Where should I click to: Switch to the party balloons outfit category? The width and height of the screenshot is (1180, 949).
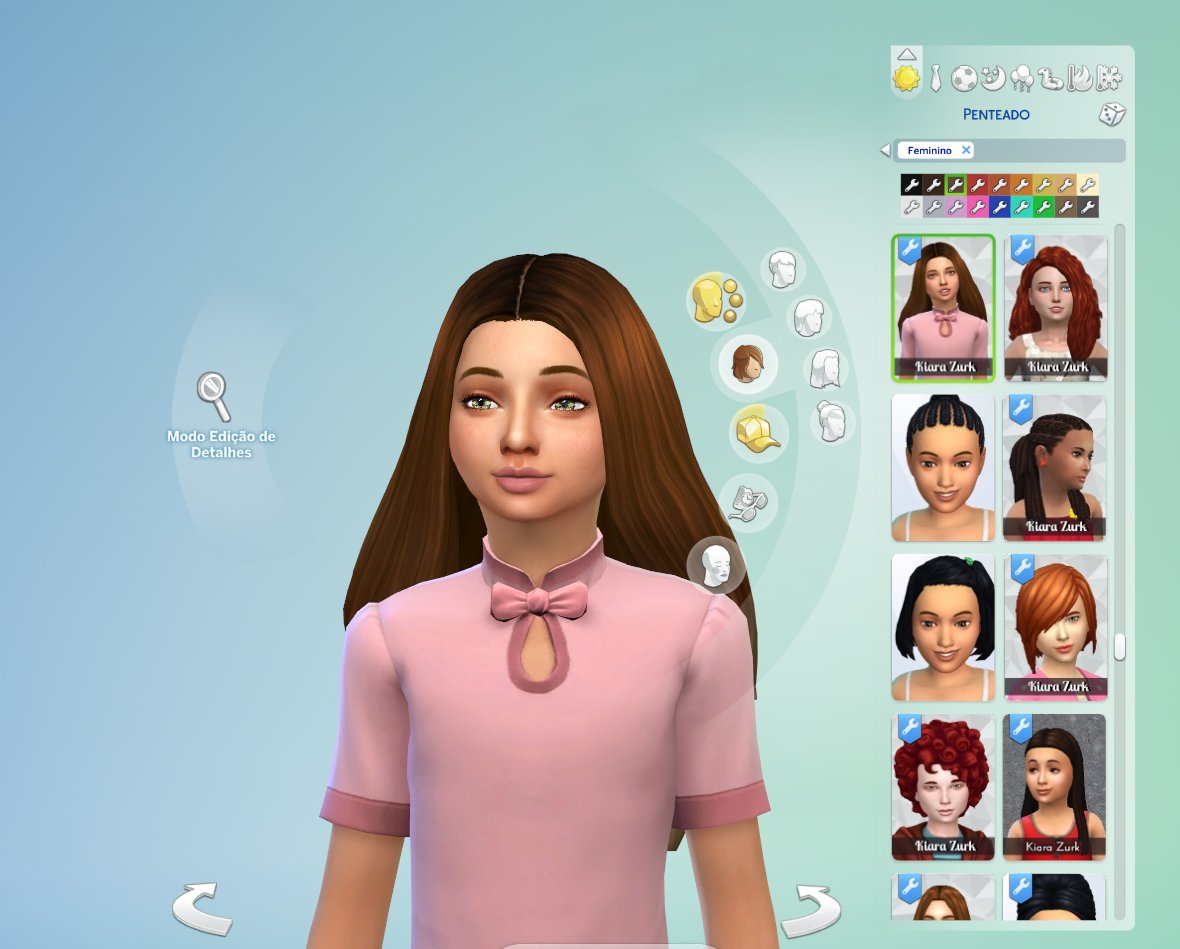point(1022,77)
